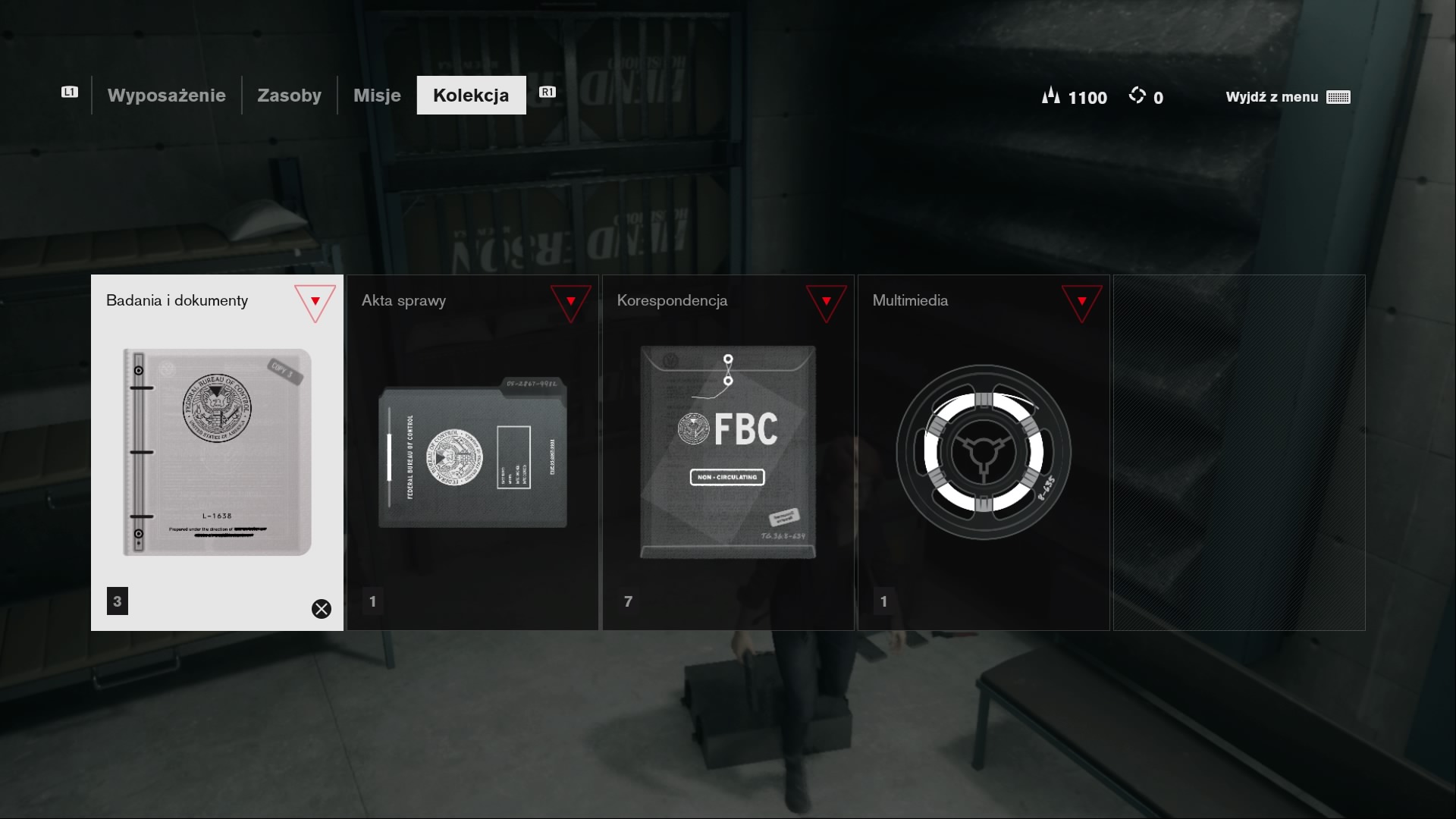This screenshot has width=1456, height=819.
Task: Select the Kolekcja tab
Action: click(x=471, y=96)
